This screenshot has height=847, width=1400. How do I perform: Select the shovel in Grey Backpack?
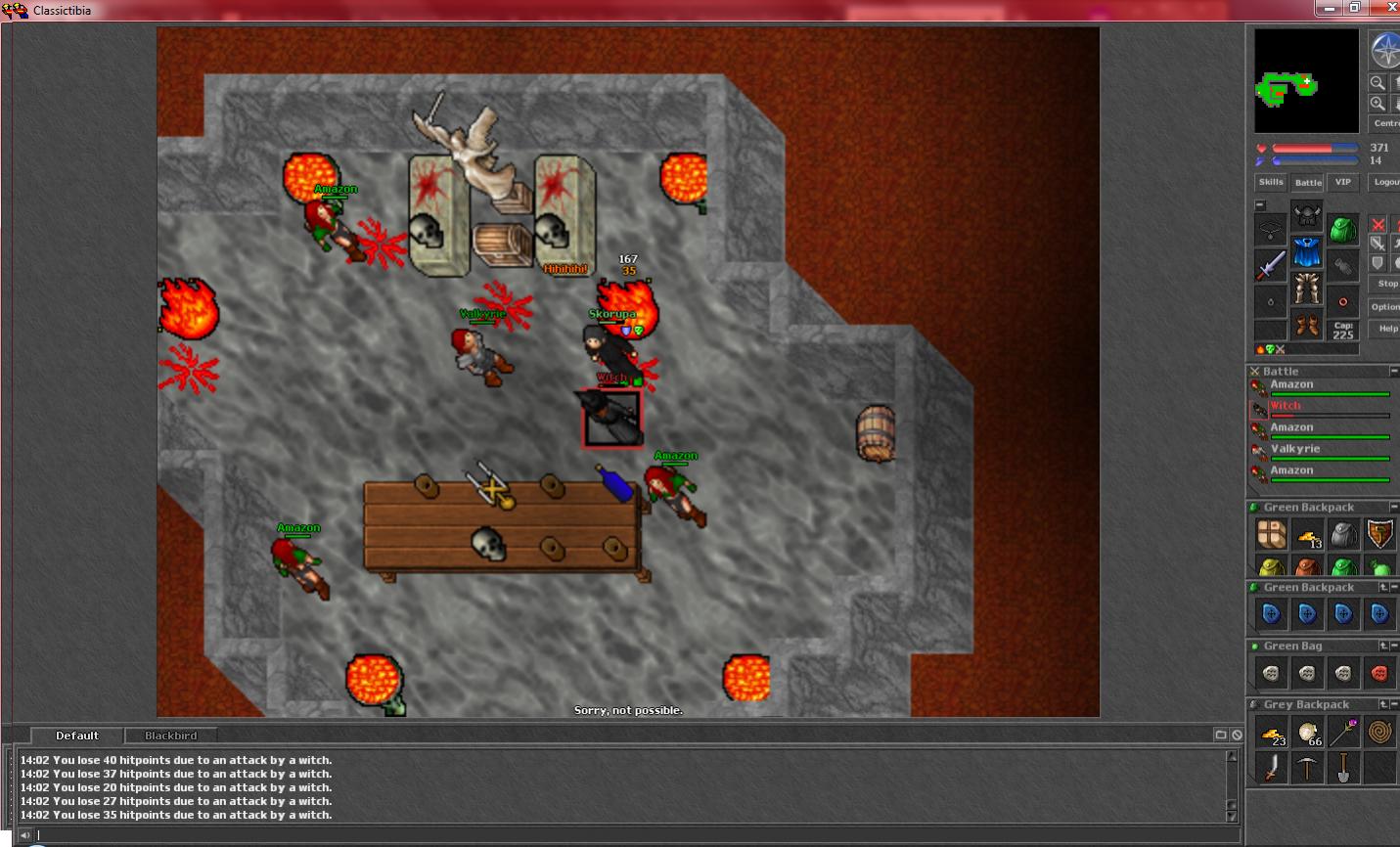pyautogui.click(x=1343, y=768)
